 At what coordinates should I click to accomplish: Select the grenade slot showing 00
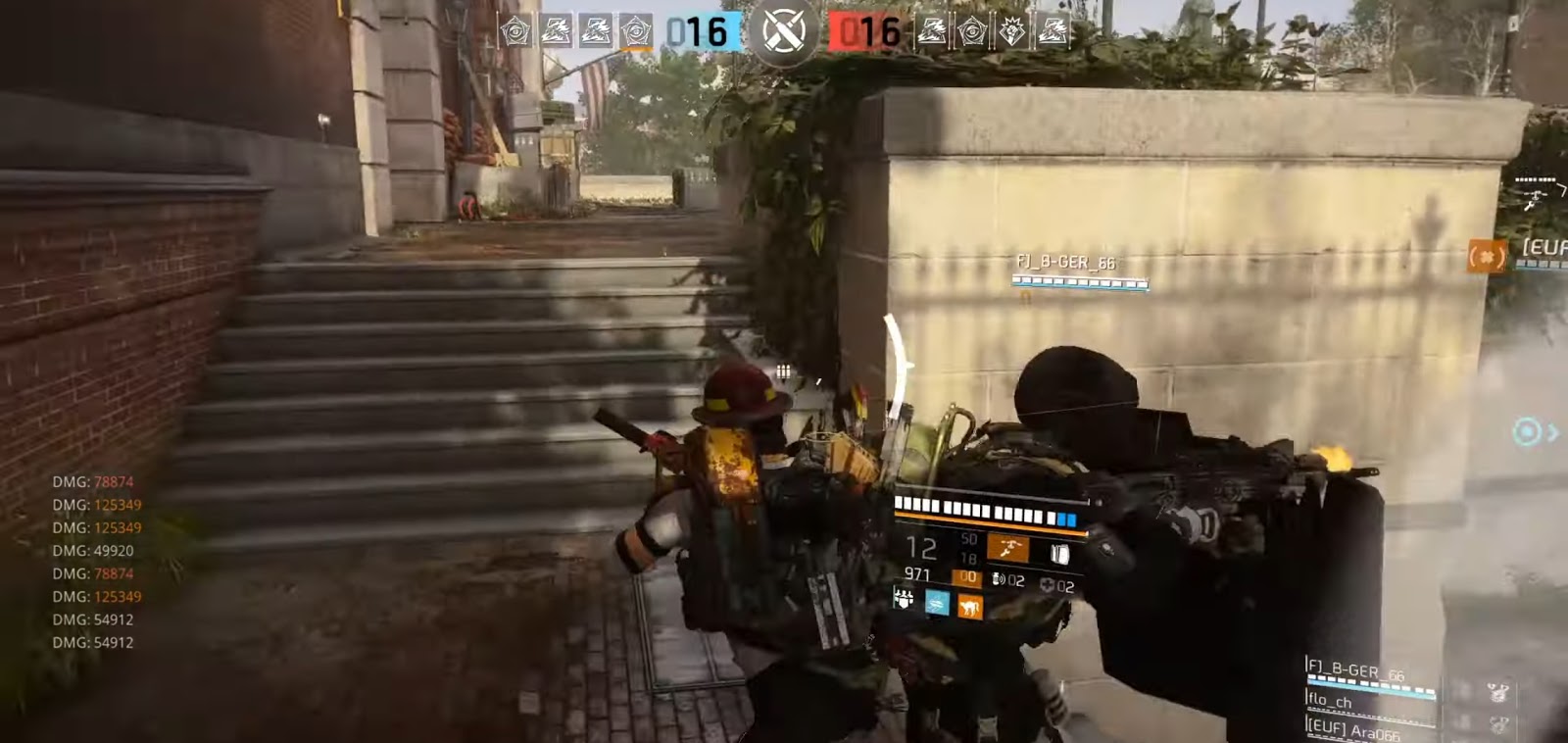967,576
